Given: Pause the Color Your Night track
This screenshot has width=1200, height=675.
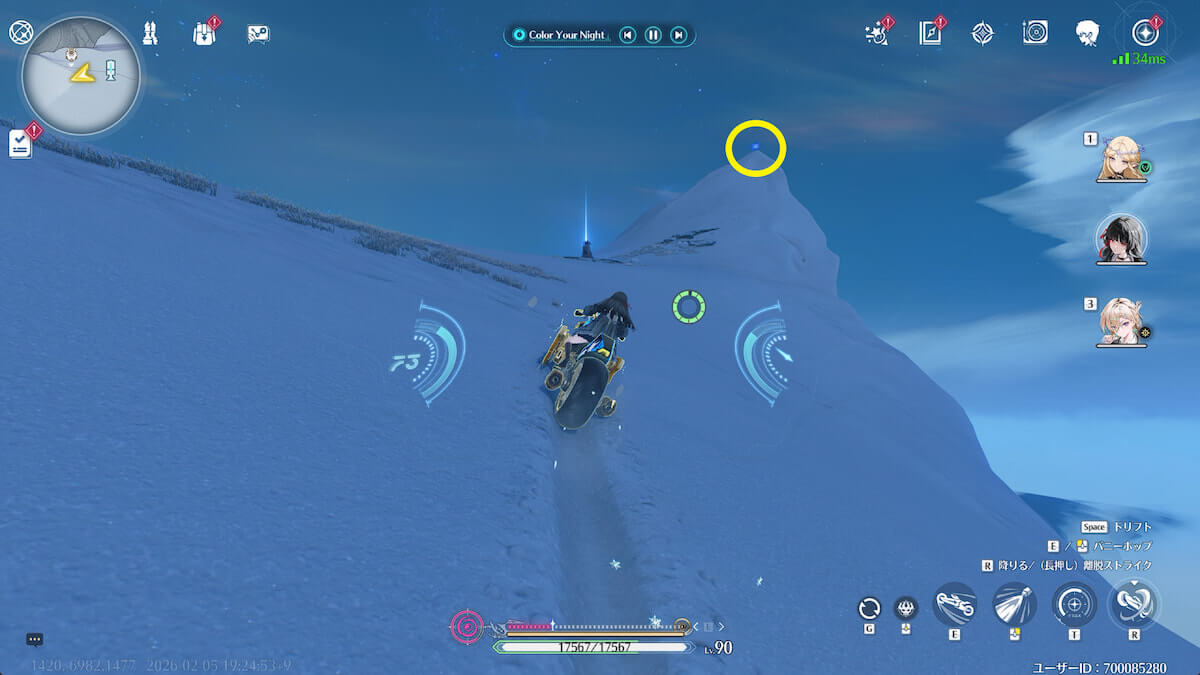Looking at the screenshot, I should coord(653,35).
